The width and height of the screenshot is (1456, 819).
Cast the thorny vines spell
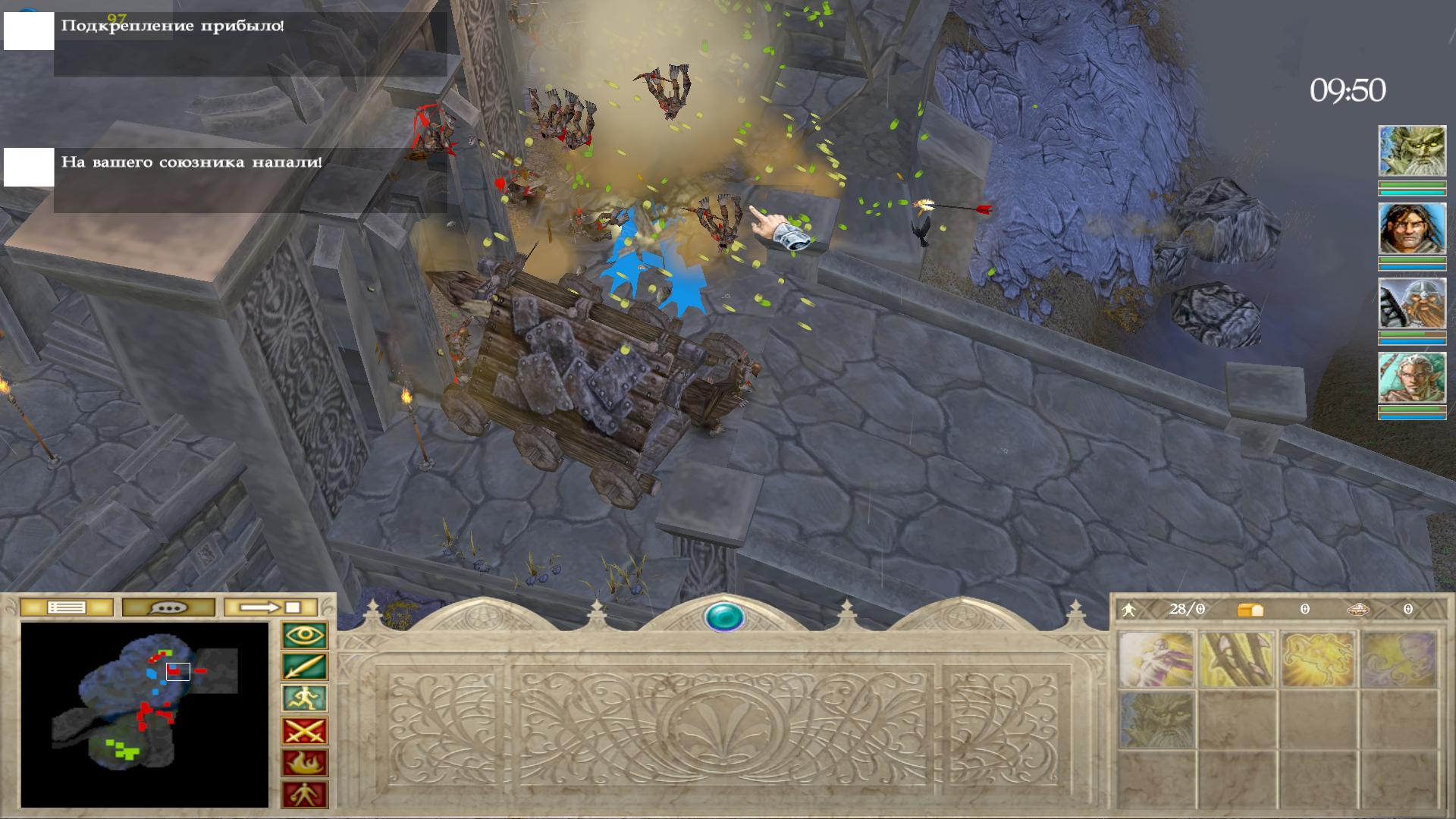coord(1237,659)
